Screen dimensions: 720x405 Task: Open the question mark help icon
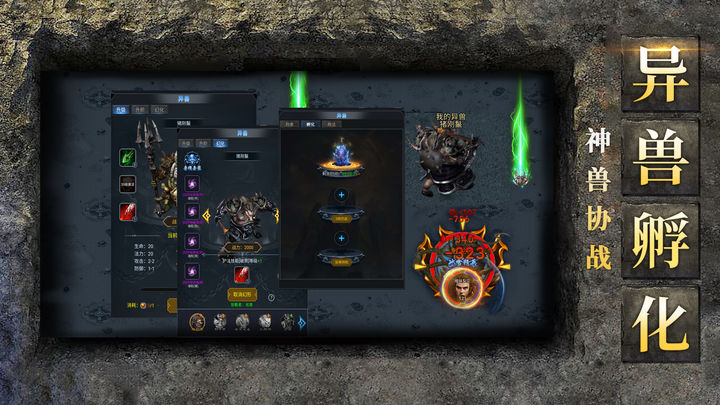[x=270, y=296]
